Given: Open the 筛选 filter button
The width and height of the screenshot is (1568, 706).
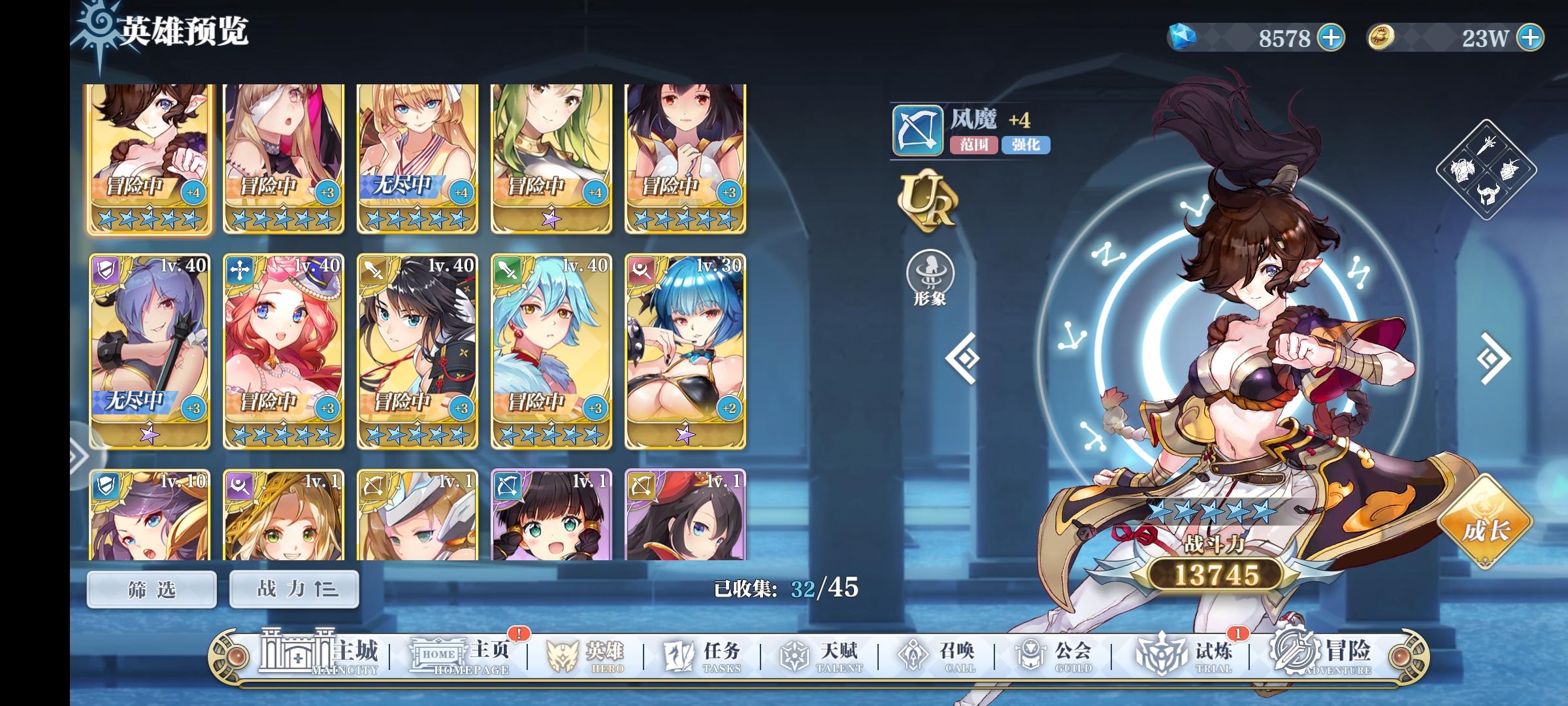Looking at the screenshot, I should point(150,588).
